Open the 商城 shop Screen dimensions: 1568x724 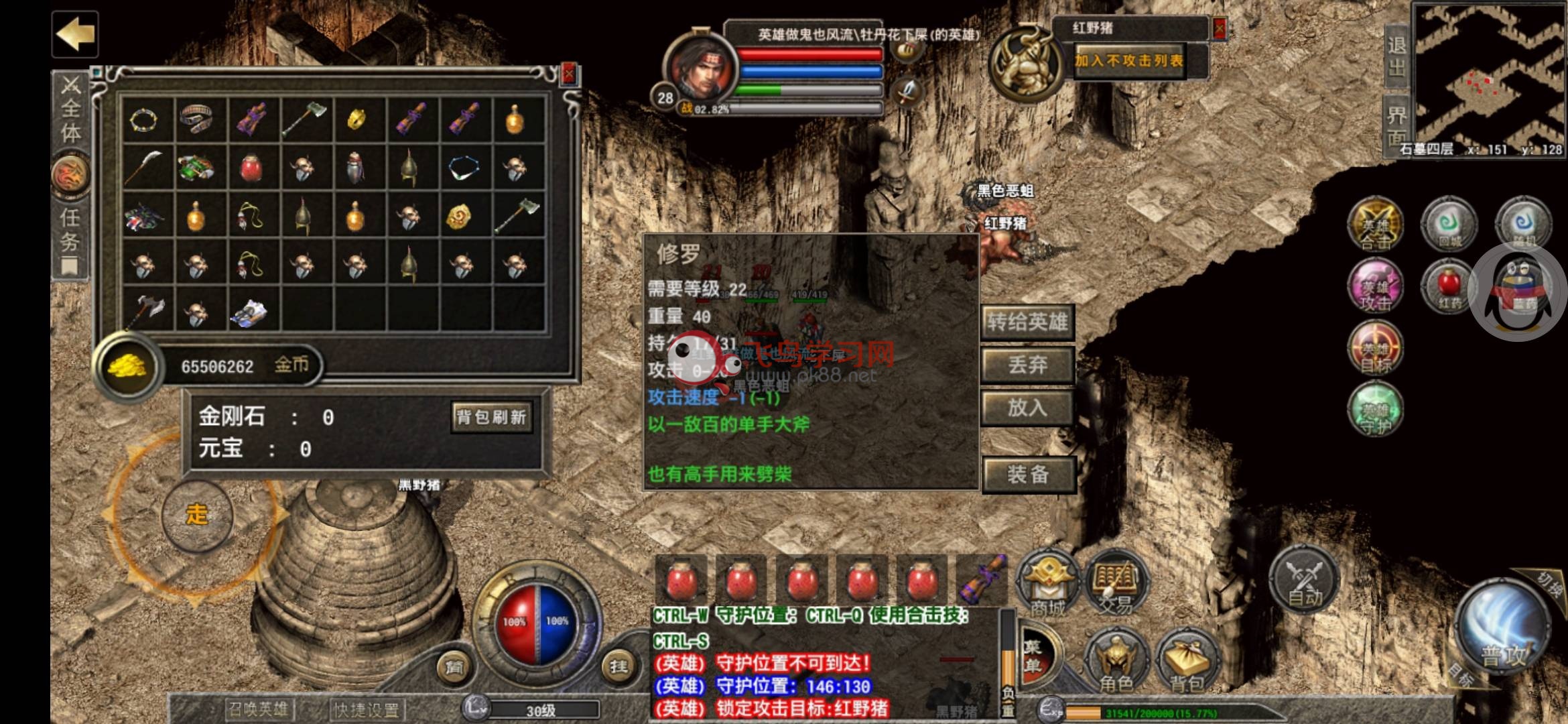[x=1048, y=583]
